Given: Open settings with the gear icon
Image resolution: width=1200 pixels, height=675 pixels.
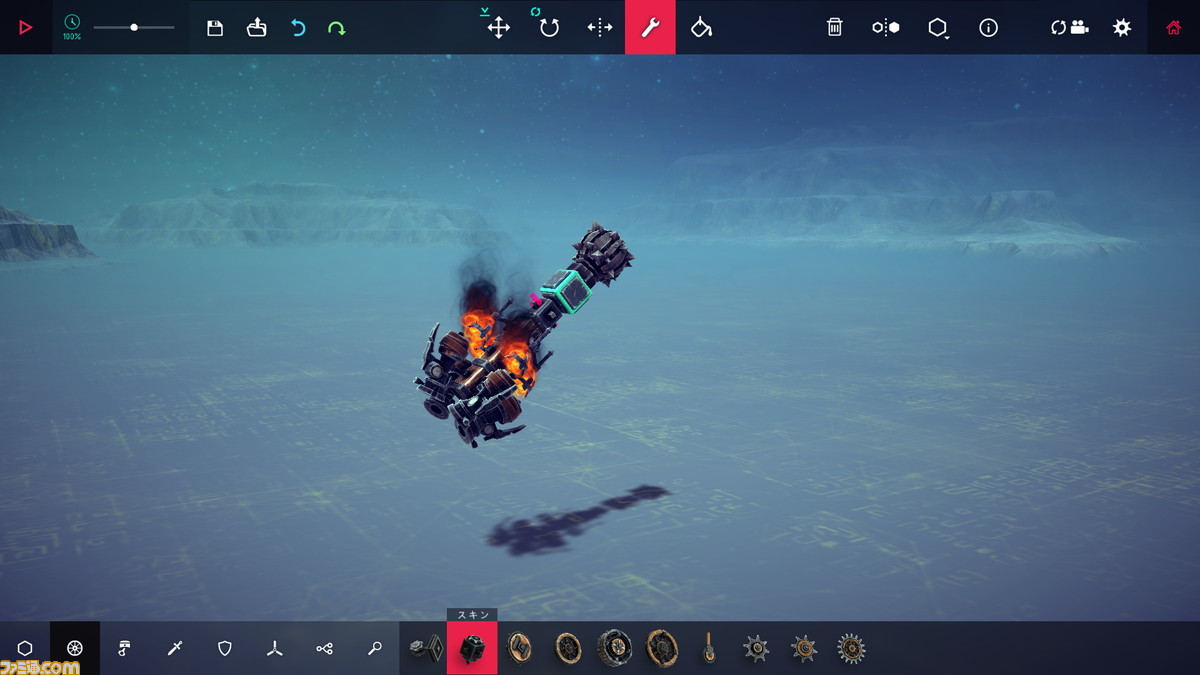Looking at the screenshot, I should (1122, 28).
